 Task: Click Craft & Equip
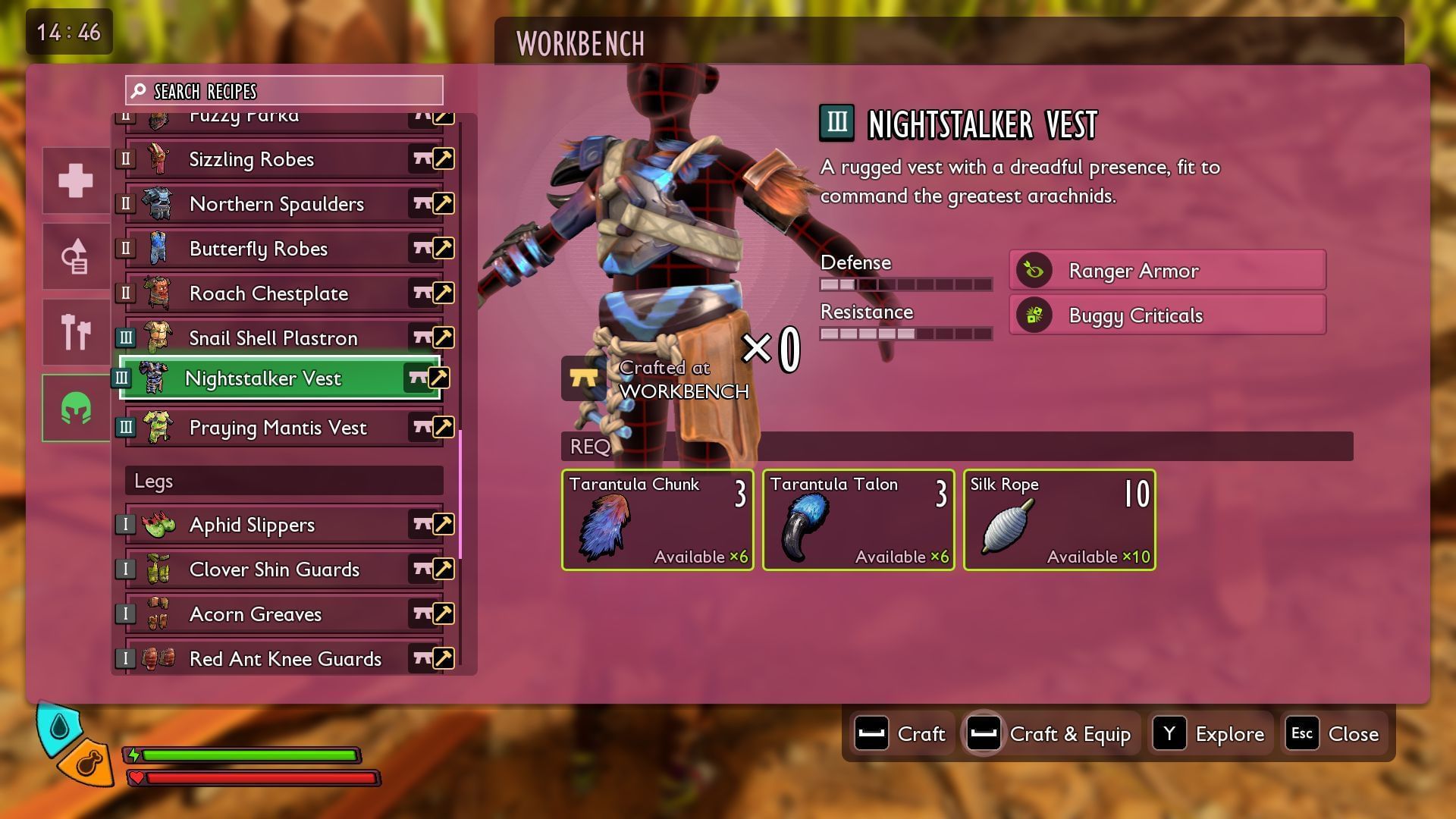[x=1050, y=734]
